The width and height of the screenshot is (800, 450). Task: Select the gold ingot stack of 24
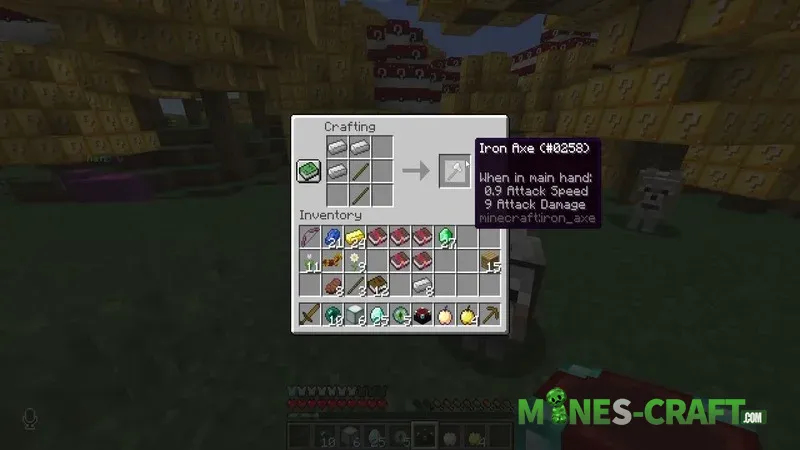pos(355,237)
